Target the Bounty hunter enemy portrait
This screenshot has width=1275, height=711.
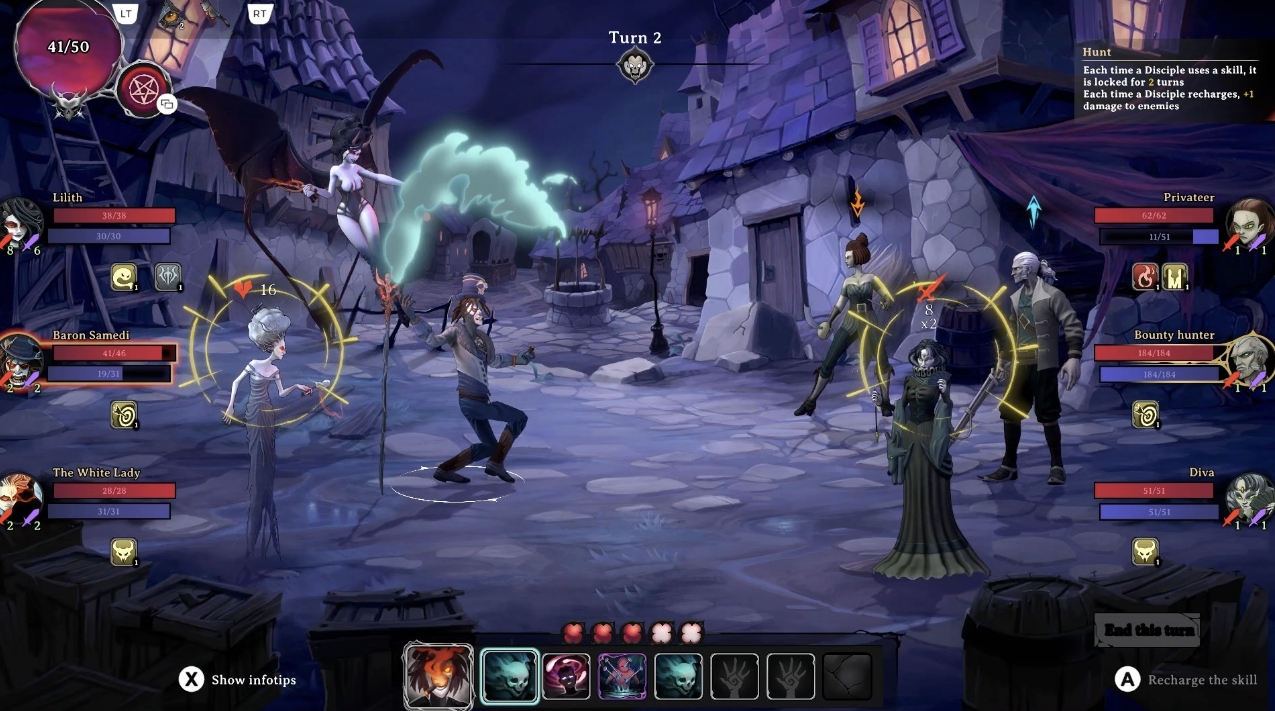[x=1249, y=360]
